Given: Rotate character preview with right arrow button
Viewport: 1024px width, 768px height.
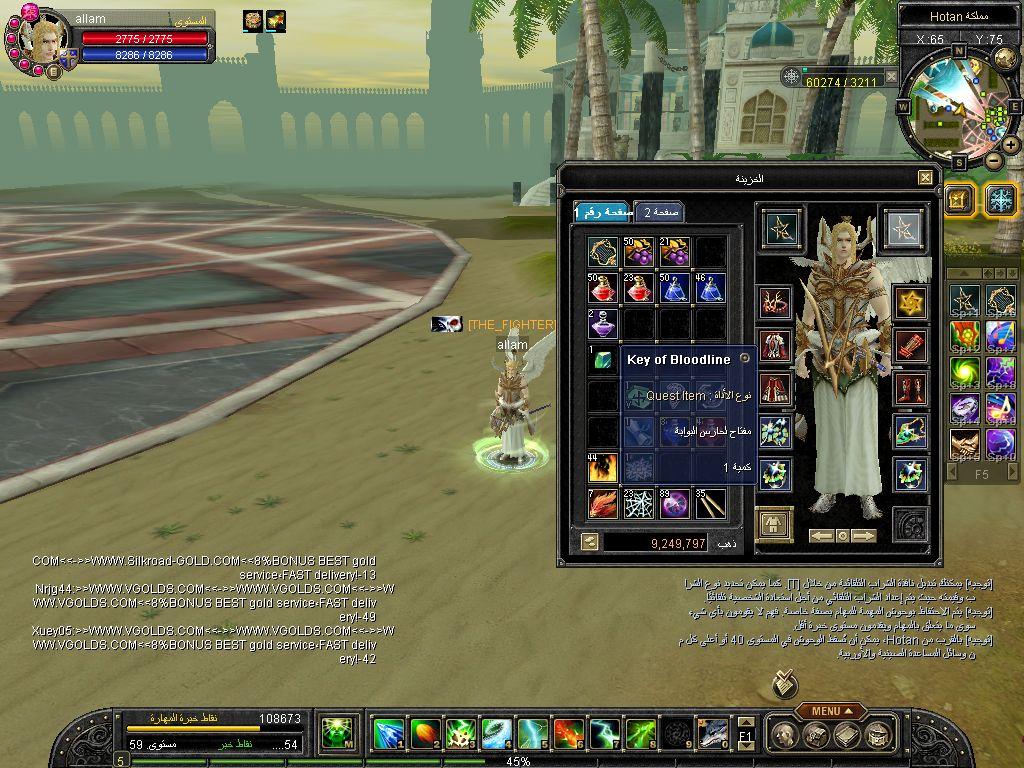Looking at the screenshot, I should [864, 536].
